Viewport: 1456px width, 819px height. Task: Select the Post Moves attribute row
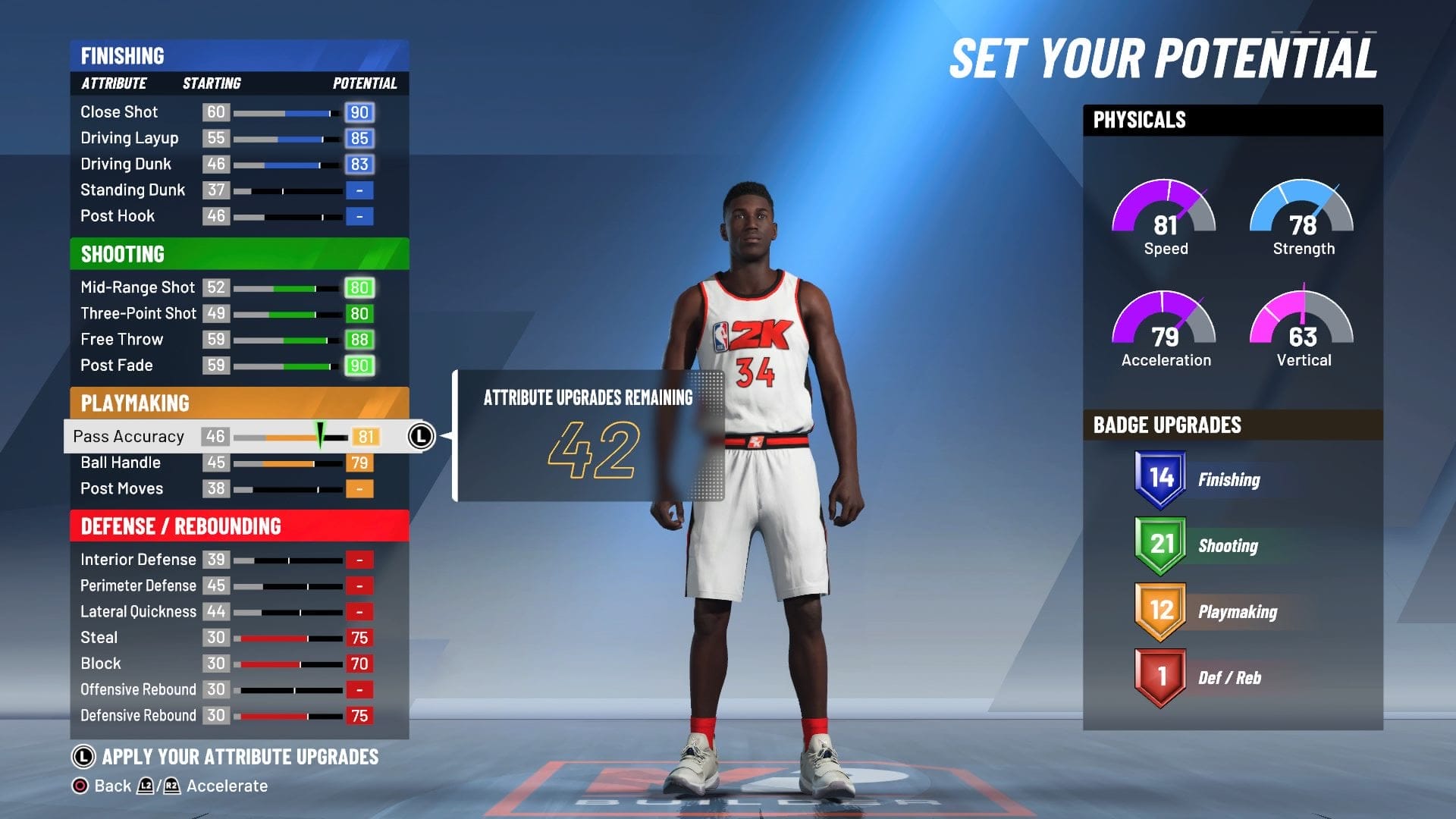point(227,489)
